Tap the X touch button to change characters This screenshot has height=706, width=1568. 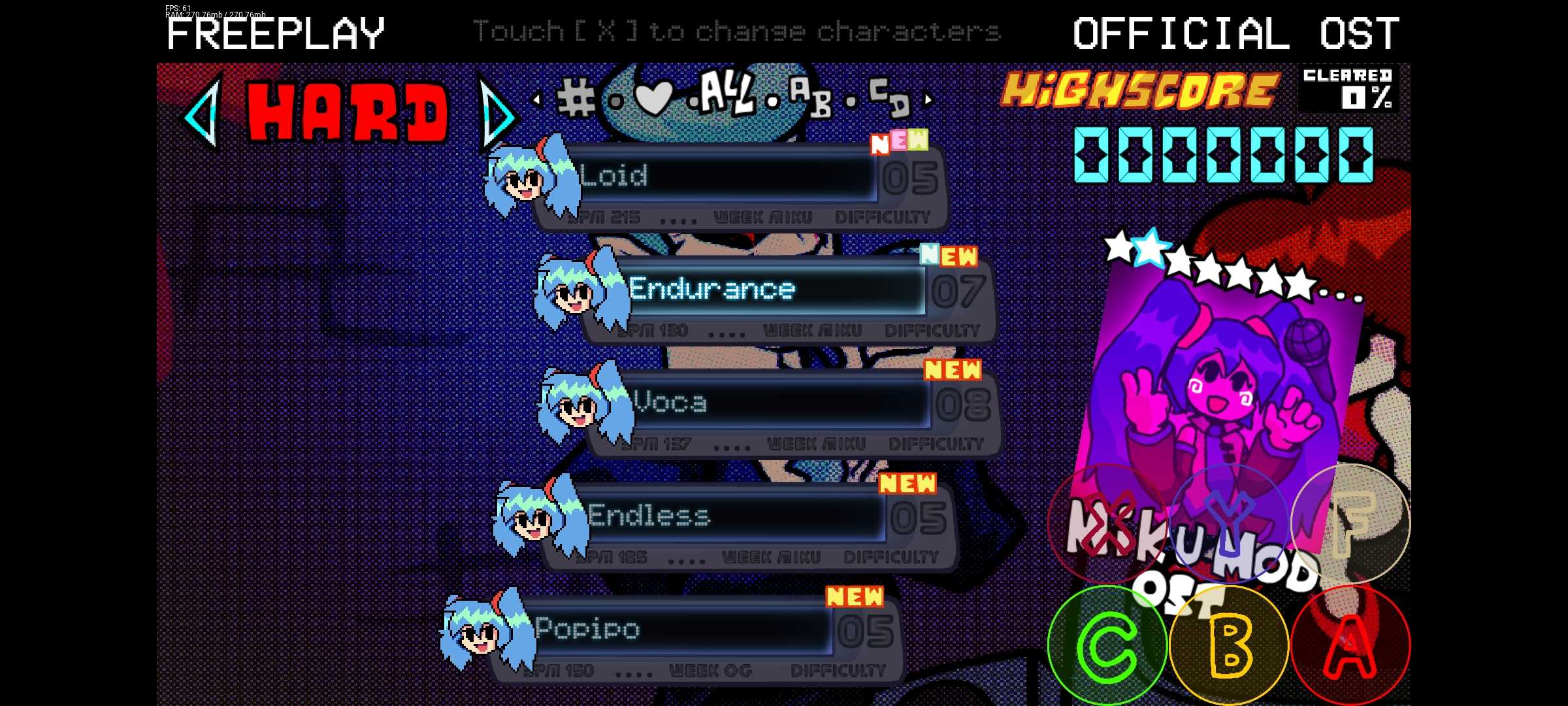(1107, 523)
